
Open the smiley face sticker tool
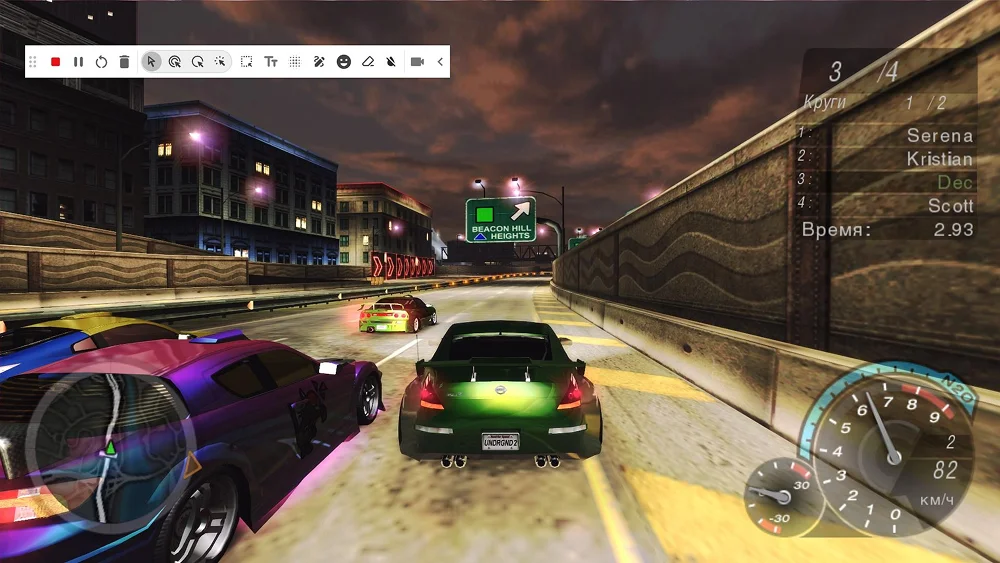point(343,62)
